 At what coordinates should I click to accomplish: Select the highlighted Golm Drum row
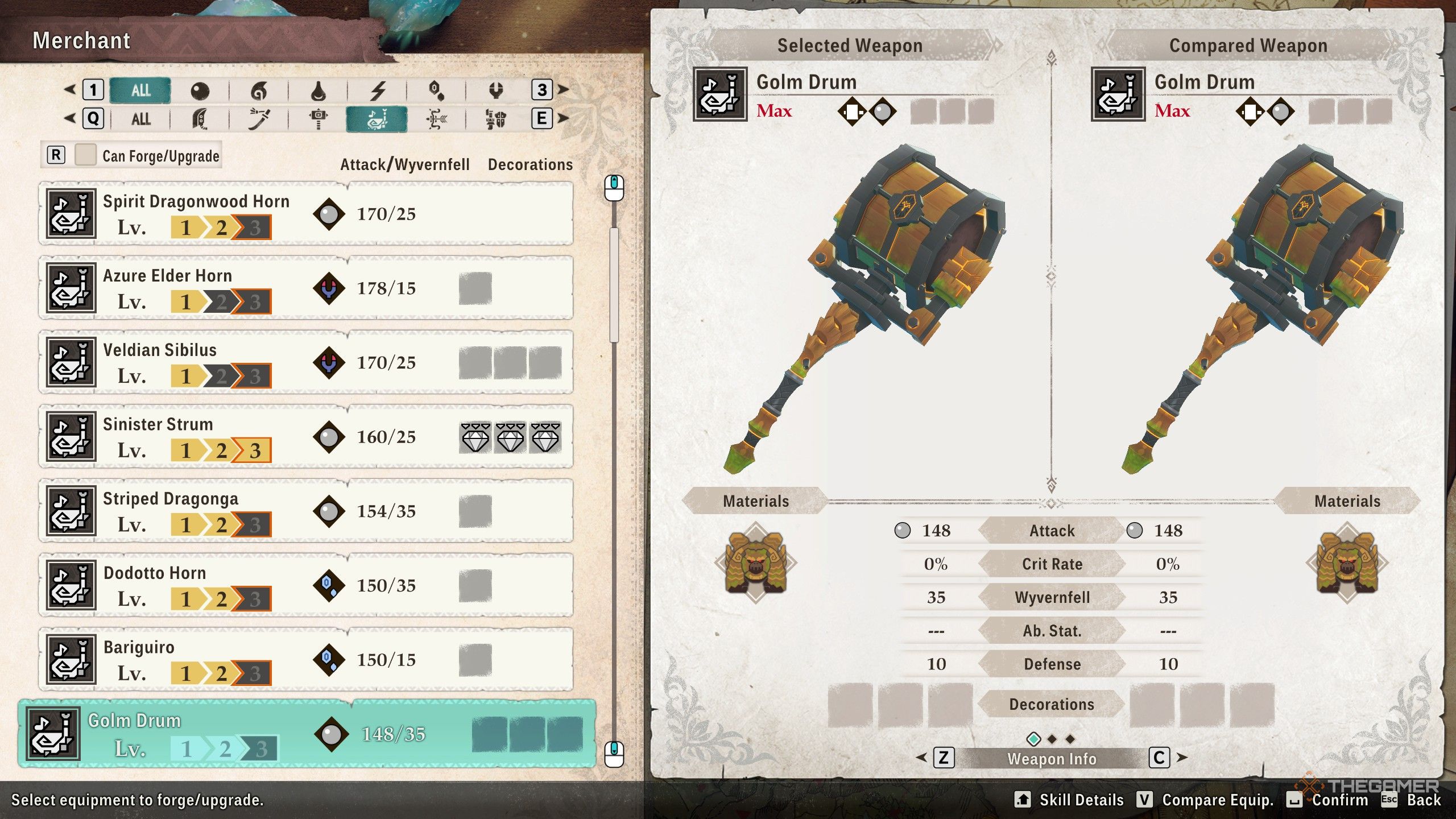(x=307, y=734)
